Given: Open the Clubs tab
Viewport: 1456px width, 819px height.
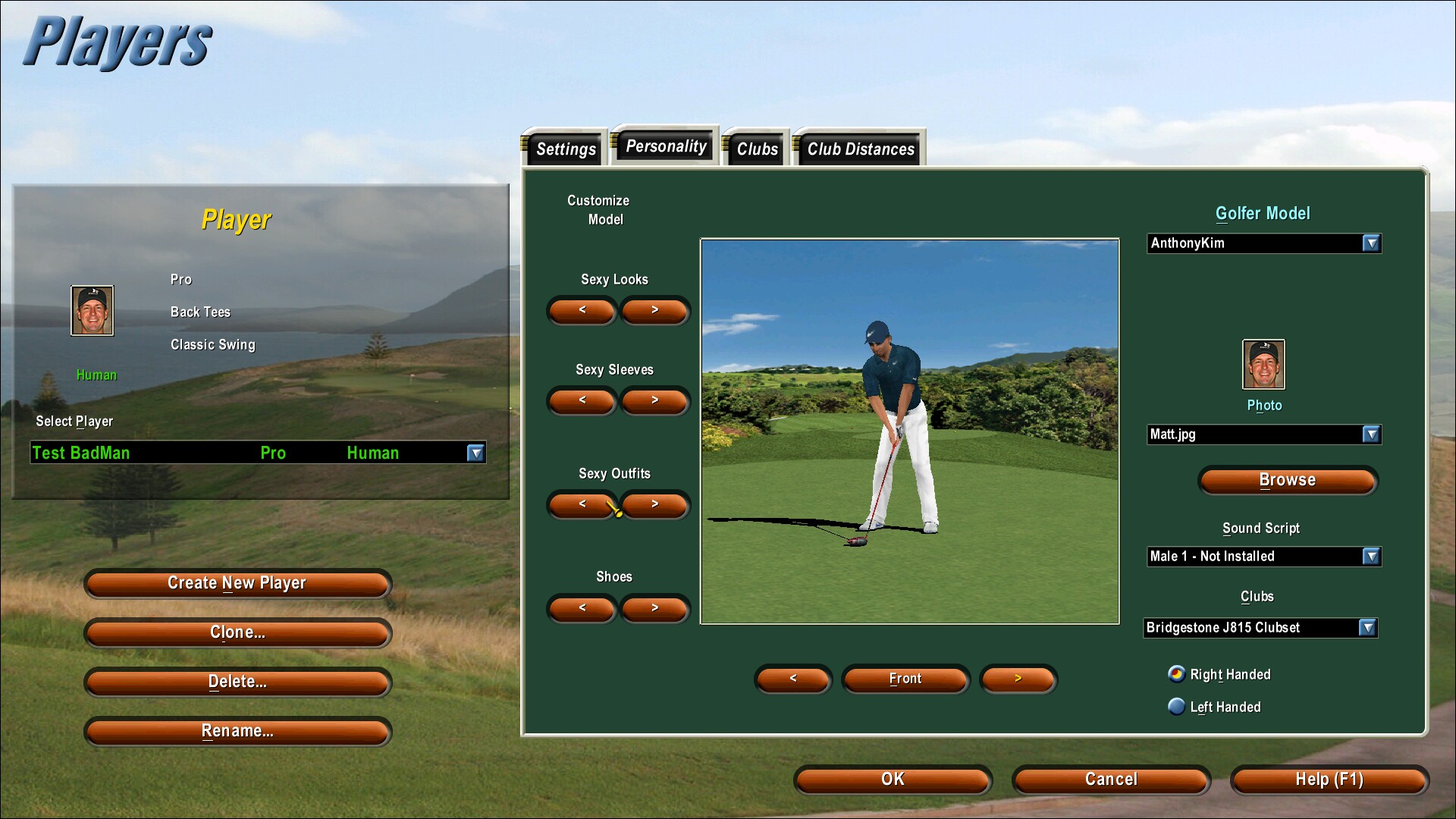Looking at the screenshot, I should pyautogui.click(x=757, y=149).
